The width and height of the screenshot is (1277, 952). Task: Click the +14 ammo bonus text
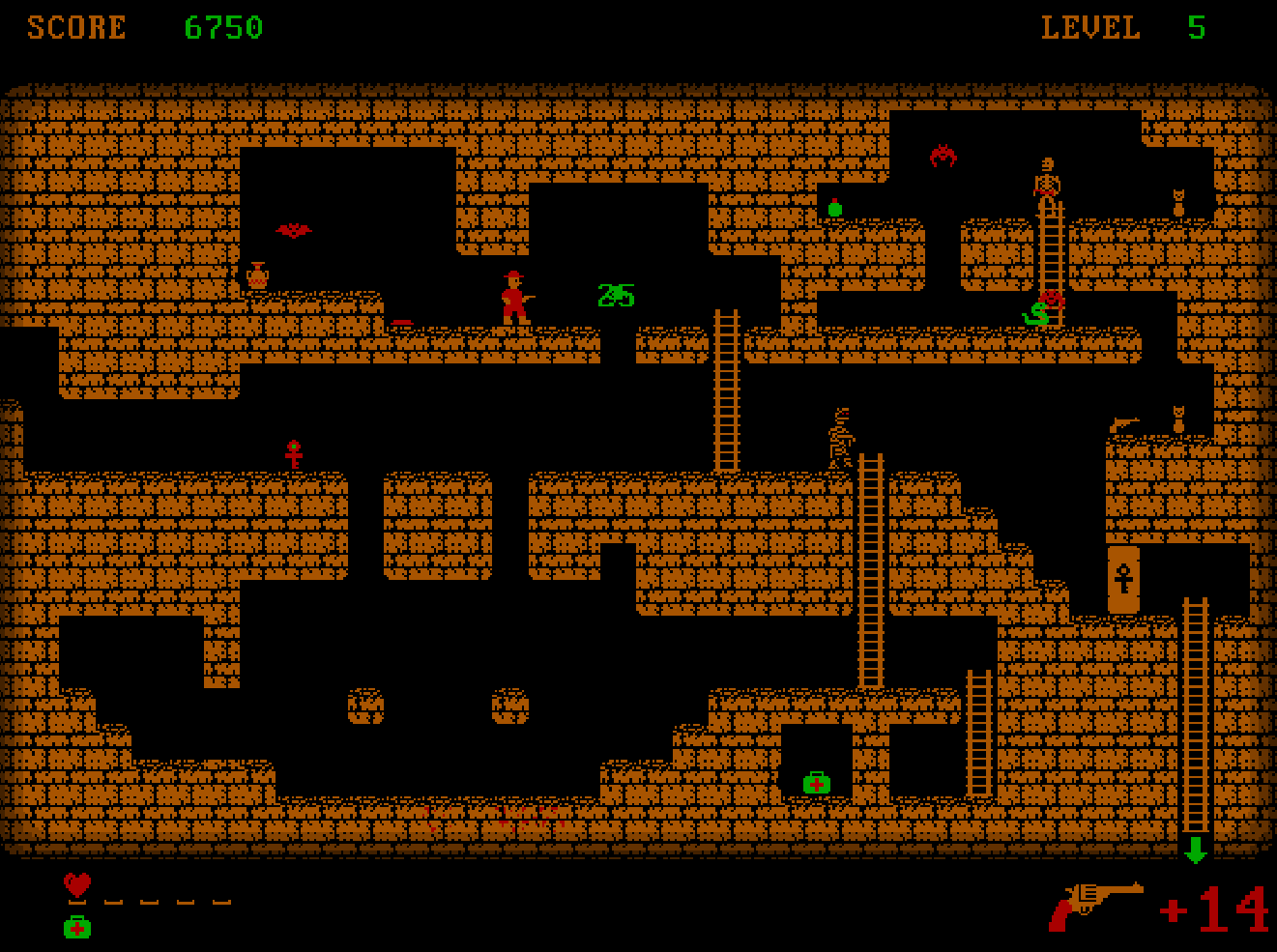click(x=1212, y=909)
